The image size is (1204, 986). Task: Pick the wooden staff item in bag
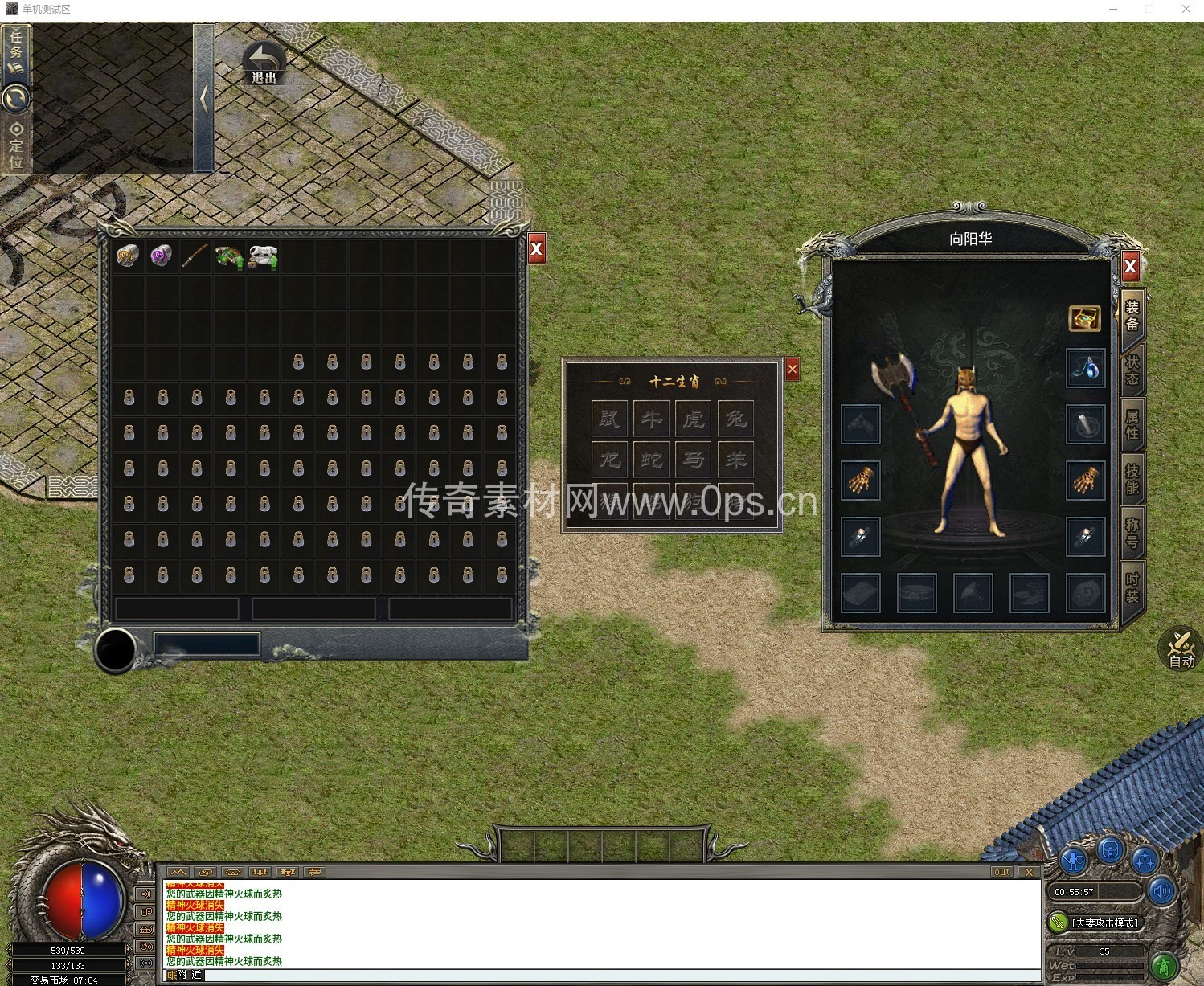(195, 256)
